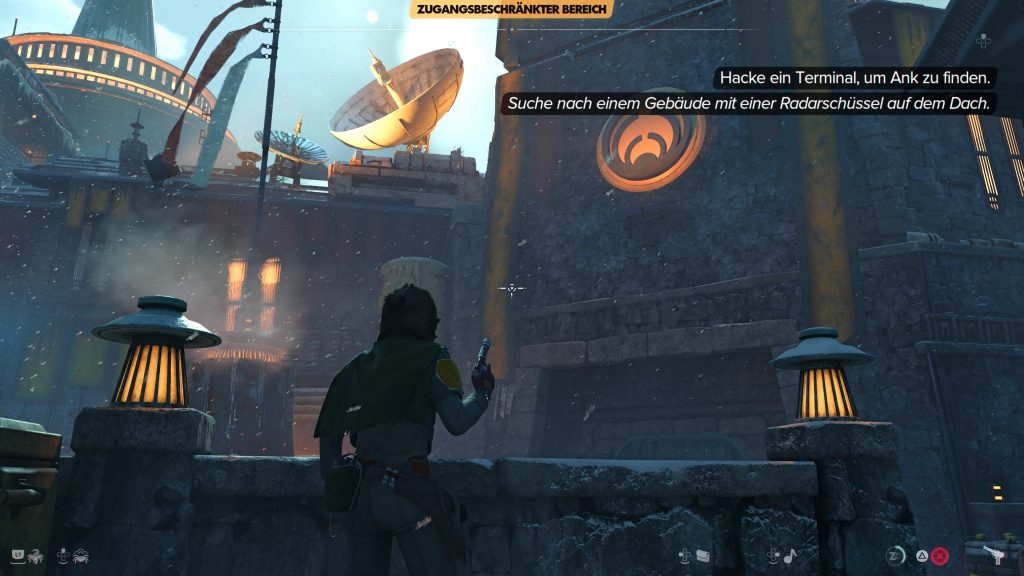This screenshot has width=1024, height=576.
Task: Use the music note whistle icon
Action: [787, 556]
